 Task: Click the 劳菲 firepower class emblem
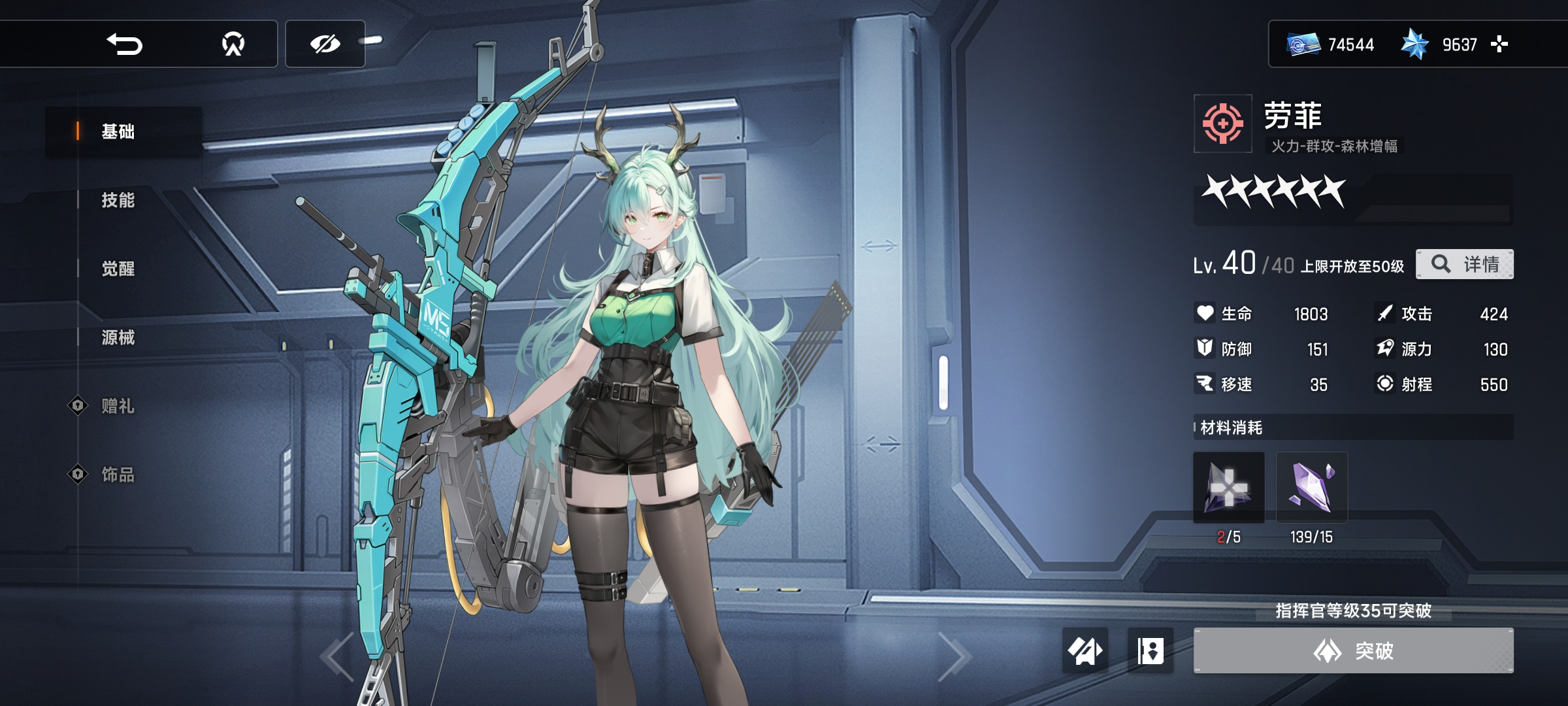coord(1223,124)
